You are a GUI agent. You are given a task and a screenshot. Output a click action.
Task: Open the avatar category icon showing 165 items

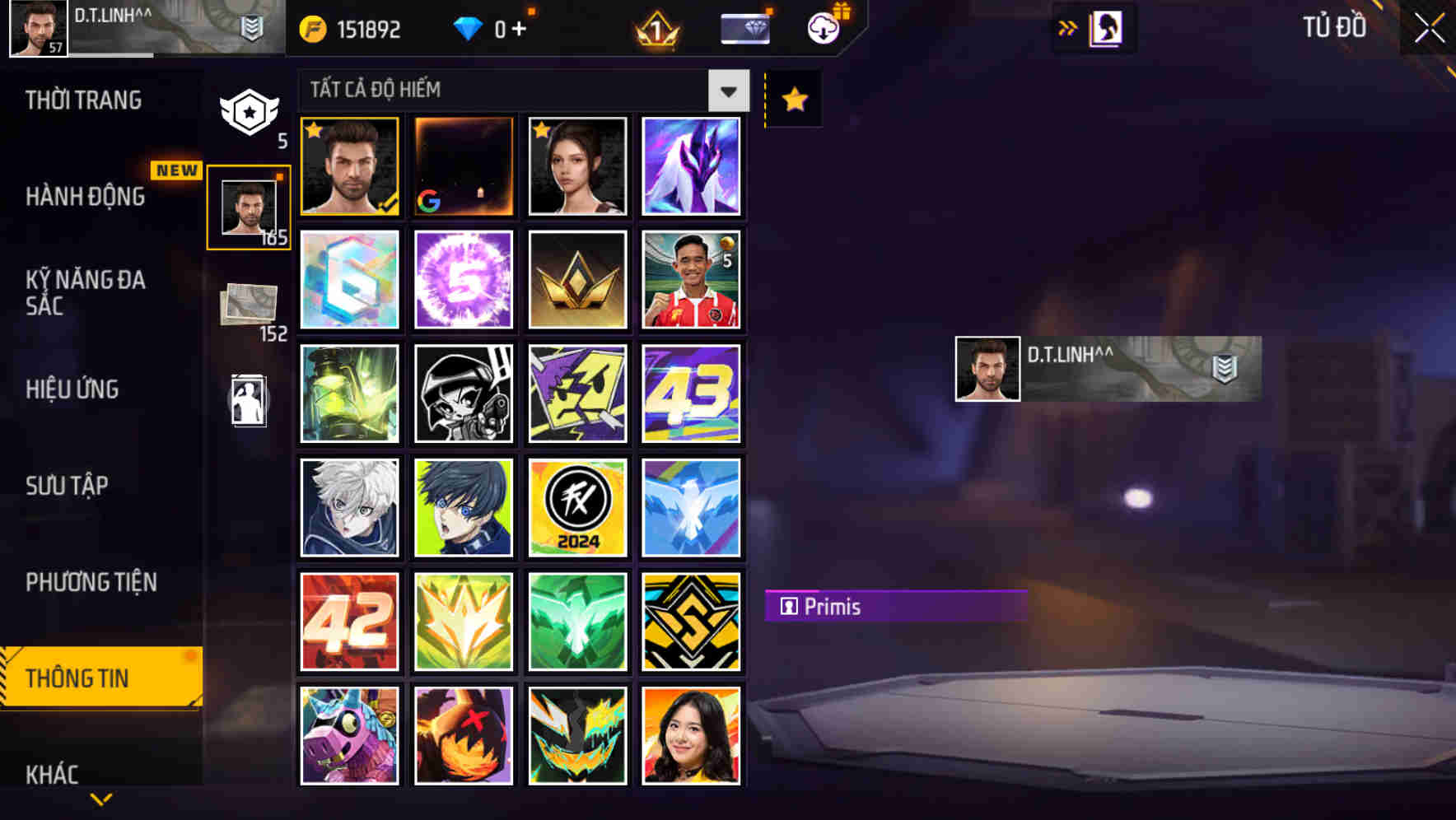[250, 206]
